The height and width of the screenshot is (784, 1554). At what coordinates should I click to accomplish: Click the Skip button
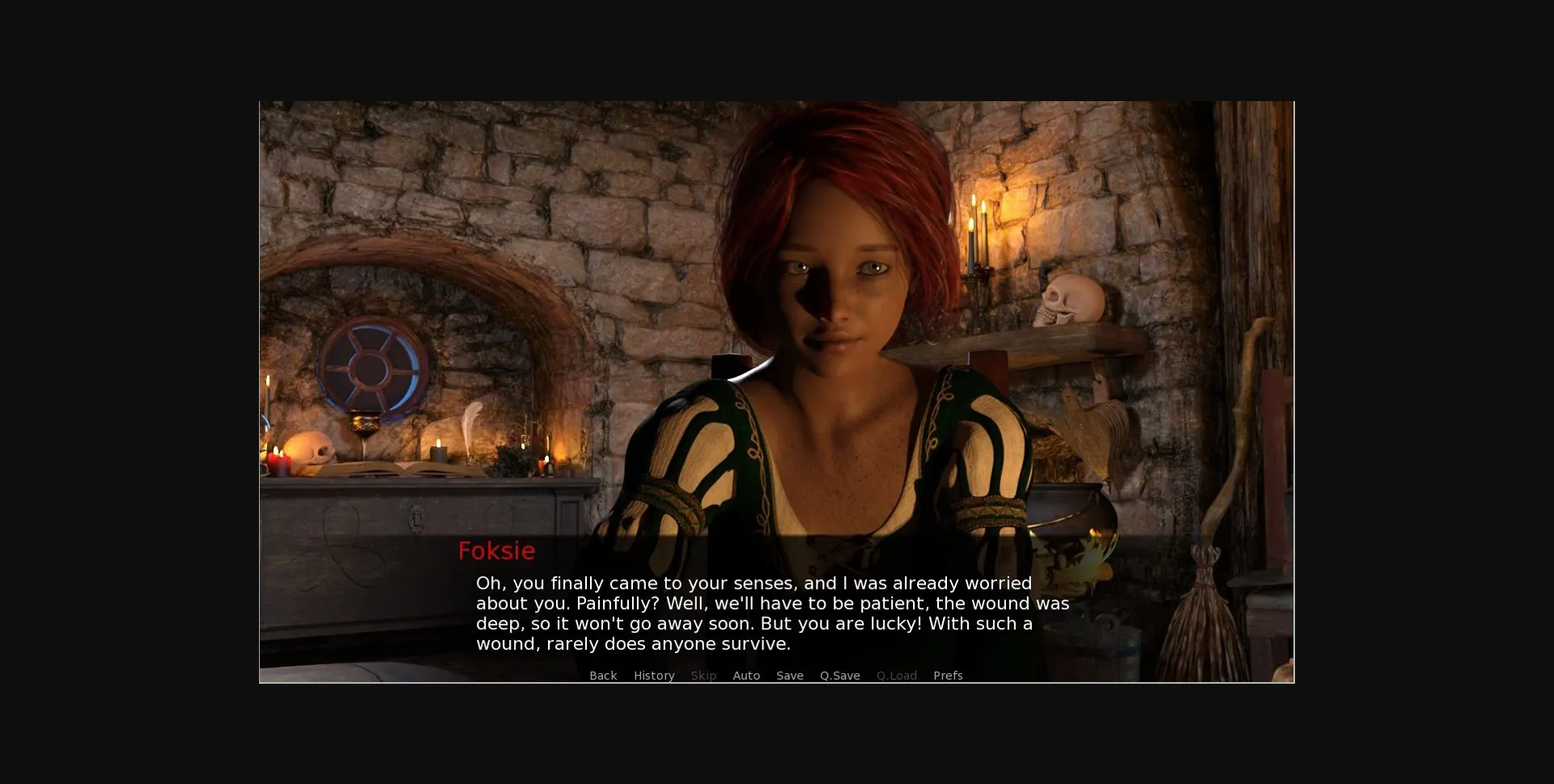pyautogui.click(x=703, y=676)
